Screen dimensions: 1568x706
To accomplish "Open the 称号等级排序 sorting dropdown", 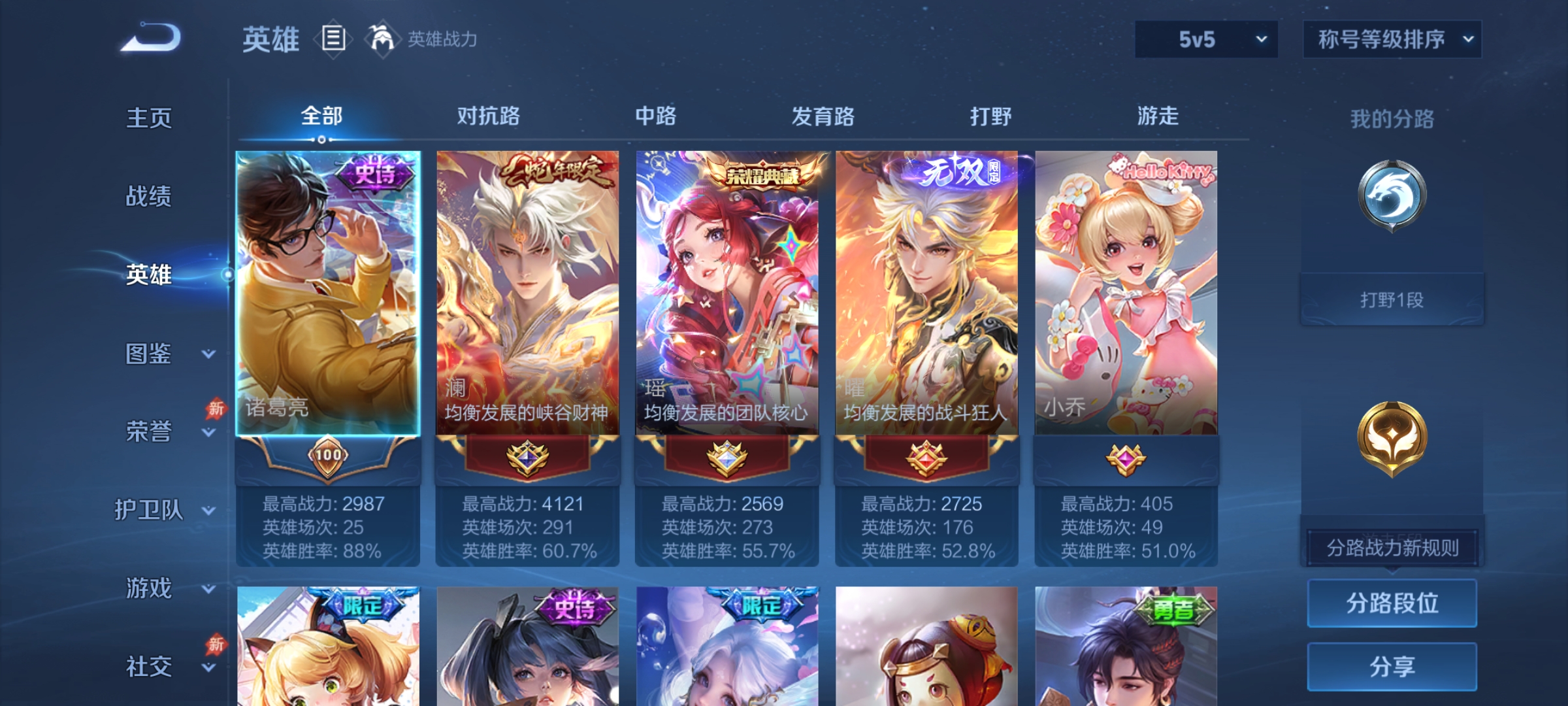I will coord(1392,39).
